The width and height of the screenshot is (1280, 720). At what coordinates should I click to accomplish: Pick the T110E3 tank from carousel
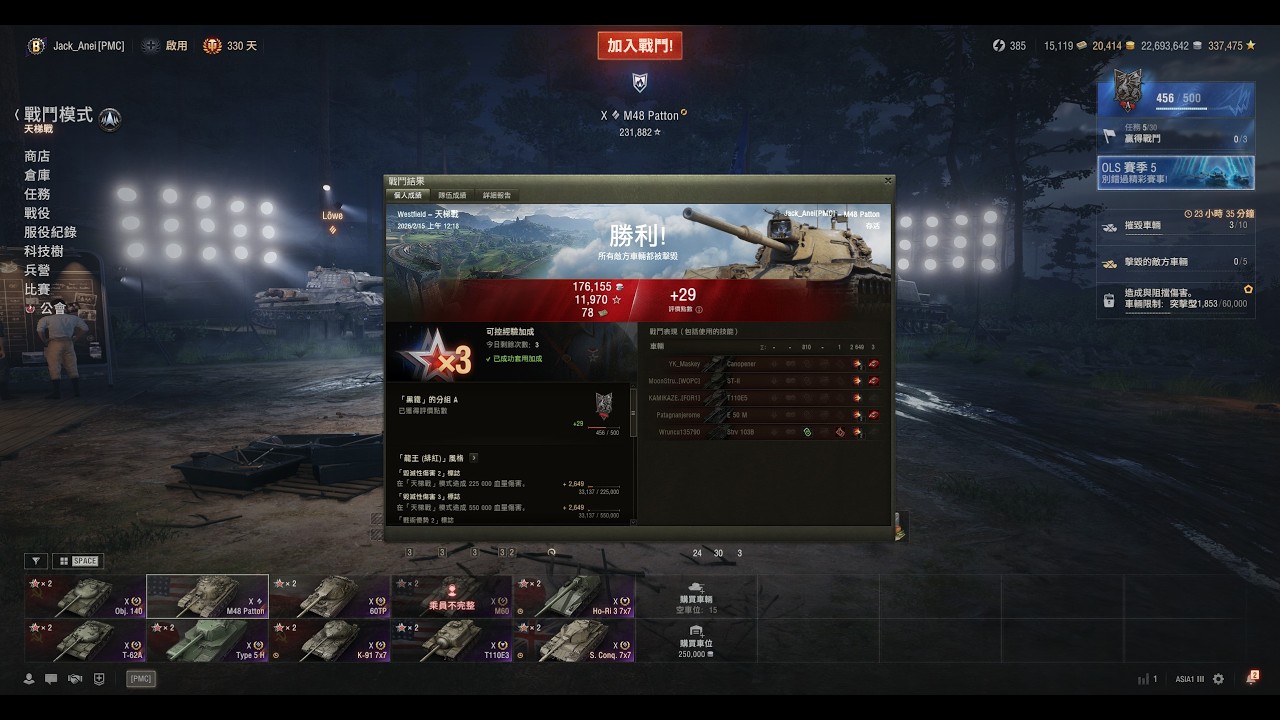pos(451,641)
